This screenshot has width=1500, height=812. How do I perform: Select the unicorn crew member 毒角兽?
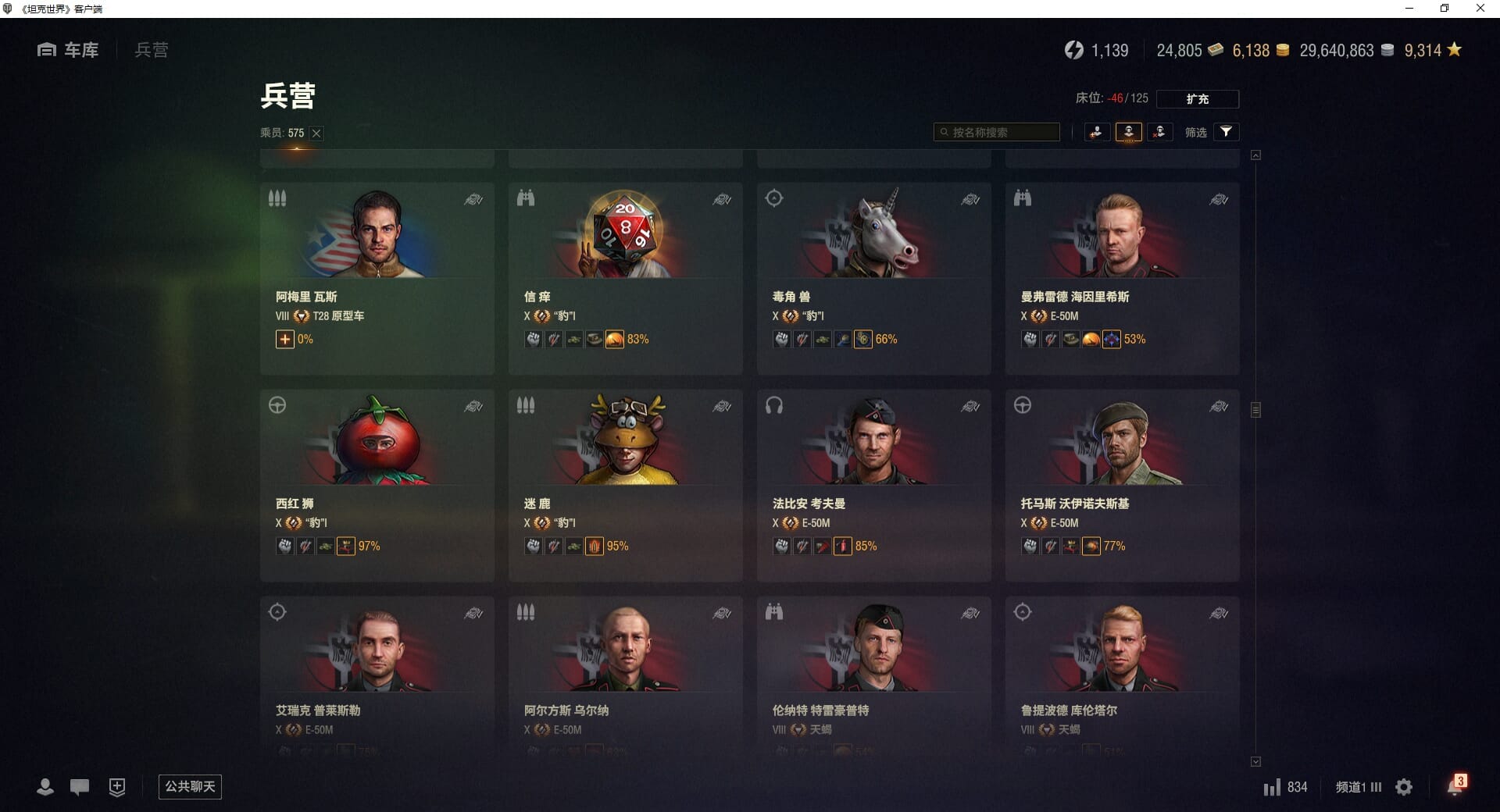[873, 278]
